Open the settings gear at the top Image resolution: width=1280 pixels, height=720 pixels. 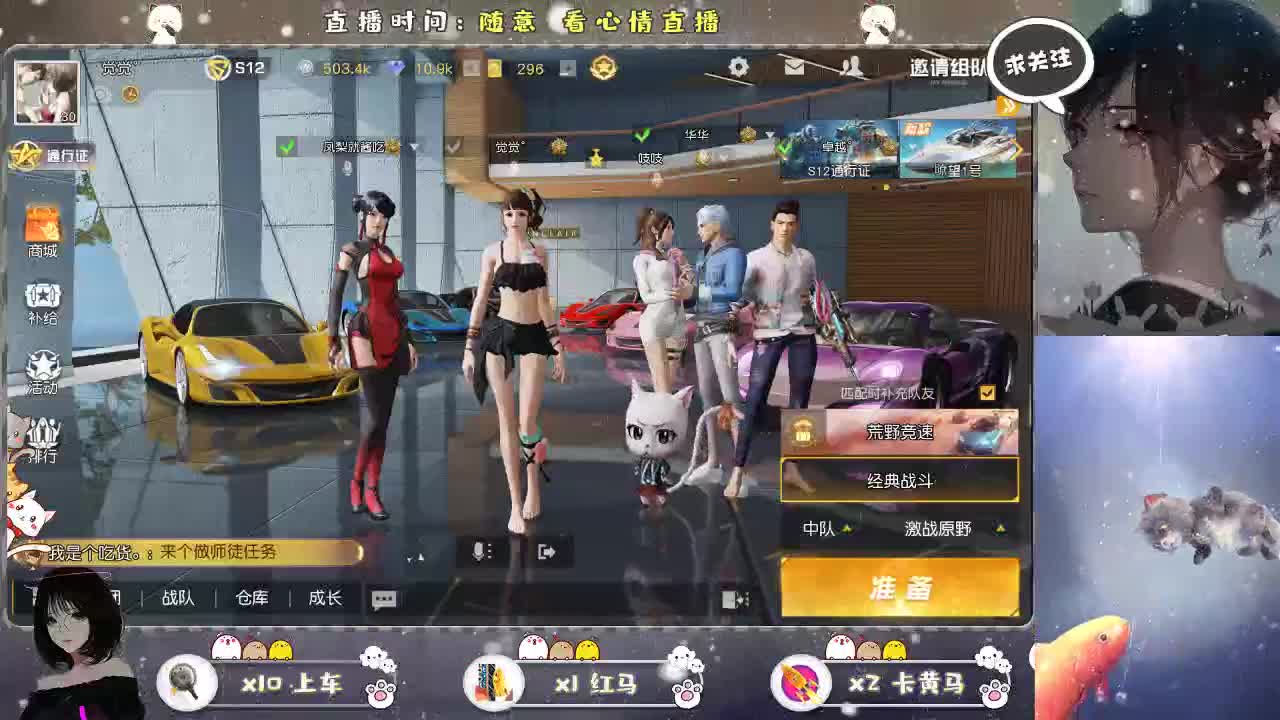point(738,68)
